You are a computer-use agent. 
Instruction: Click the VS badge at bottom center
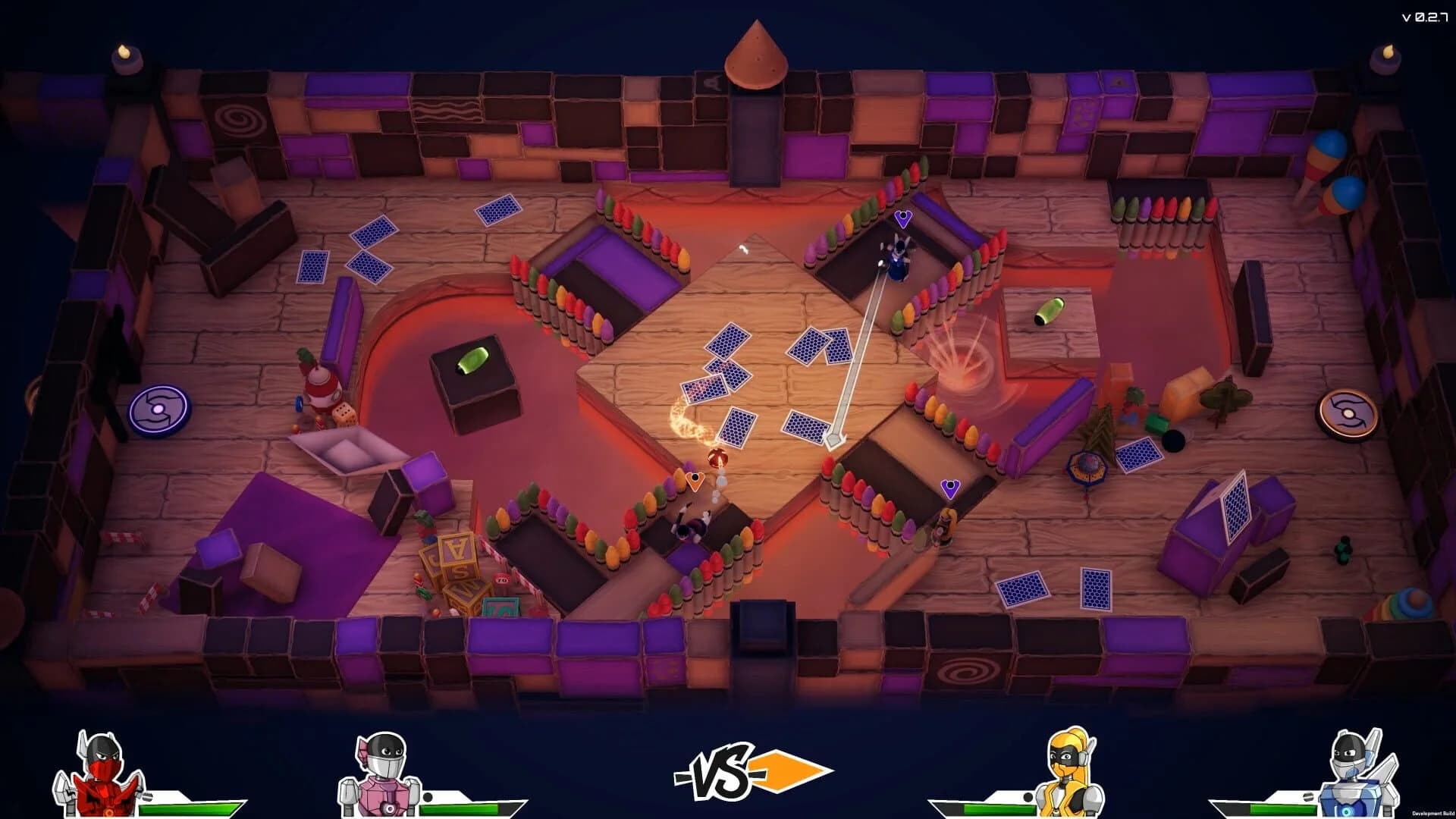(720, 773)
